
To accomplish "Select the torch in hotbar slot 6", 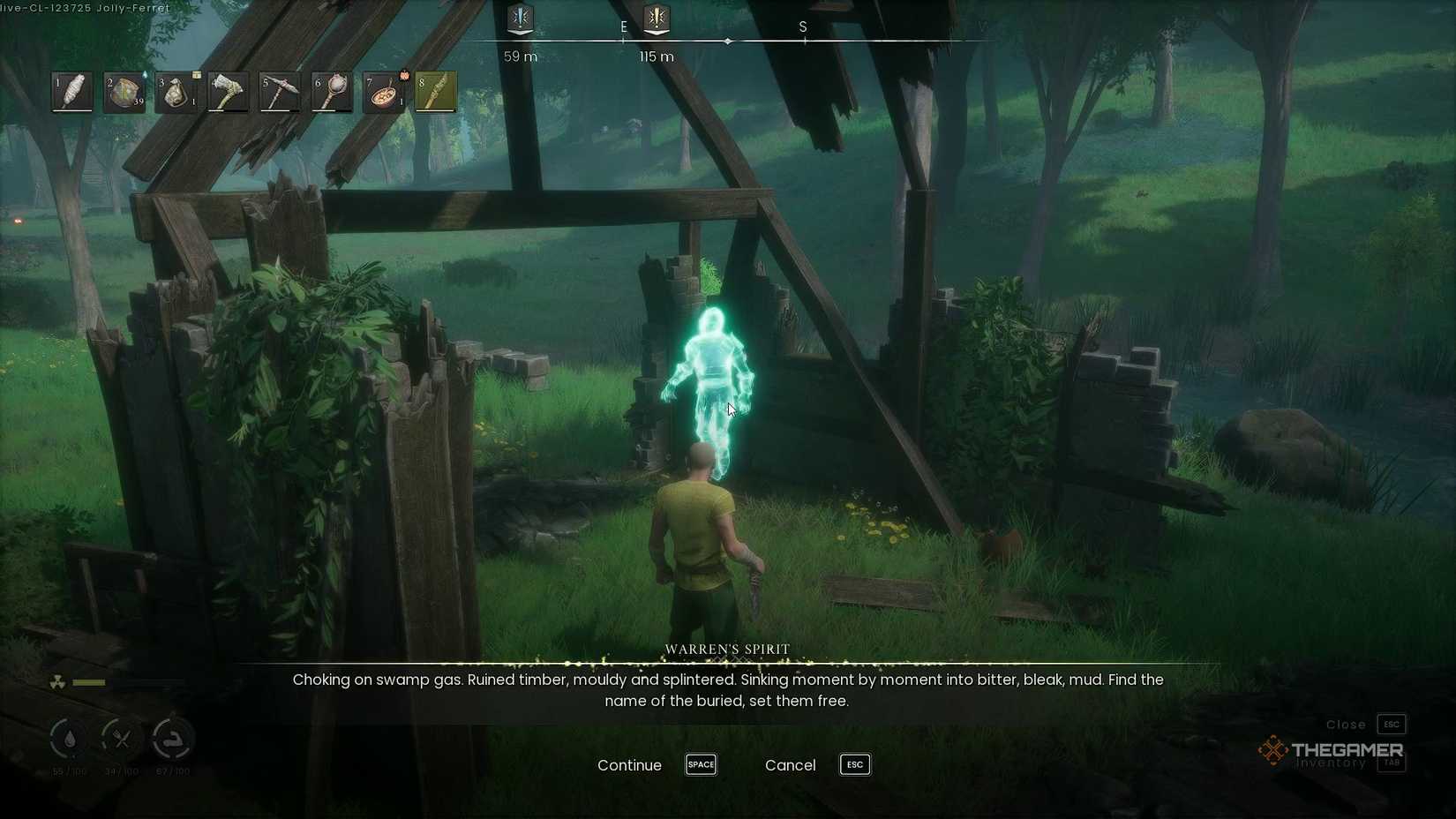I will 331,91.
